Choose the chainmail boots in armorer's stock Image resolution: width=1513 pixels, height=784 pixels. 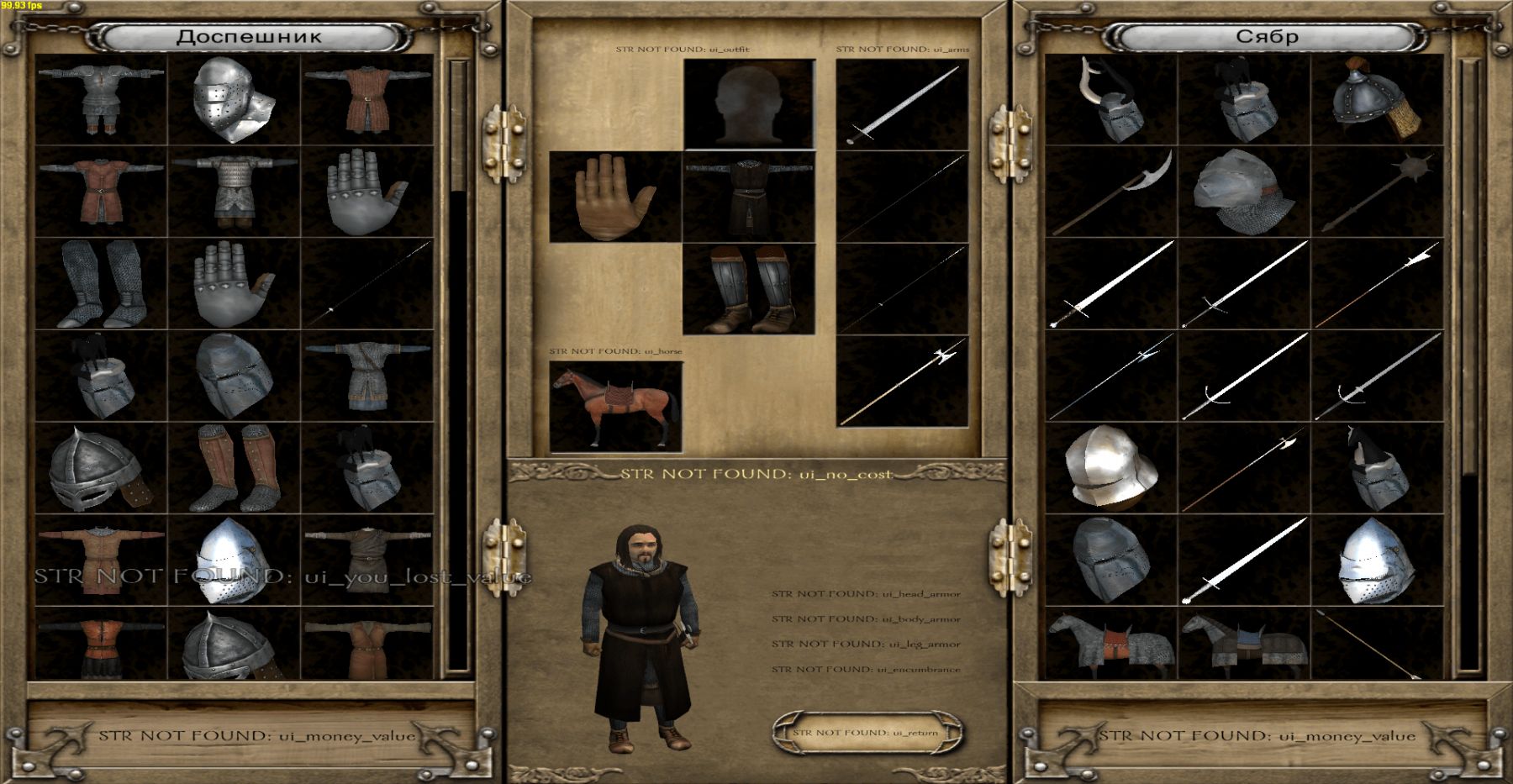101,284
